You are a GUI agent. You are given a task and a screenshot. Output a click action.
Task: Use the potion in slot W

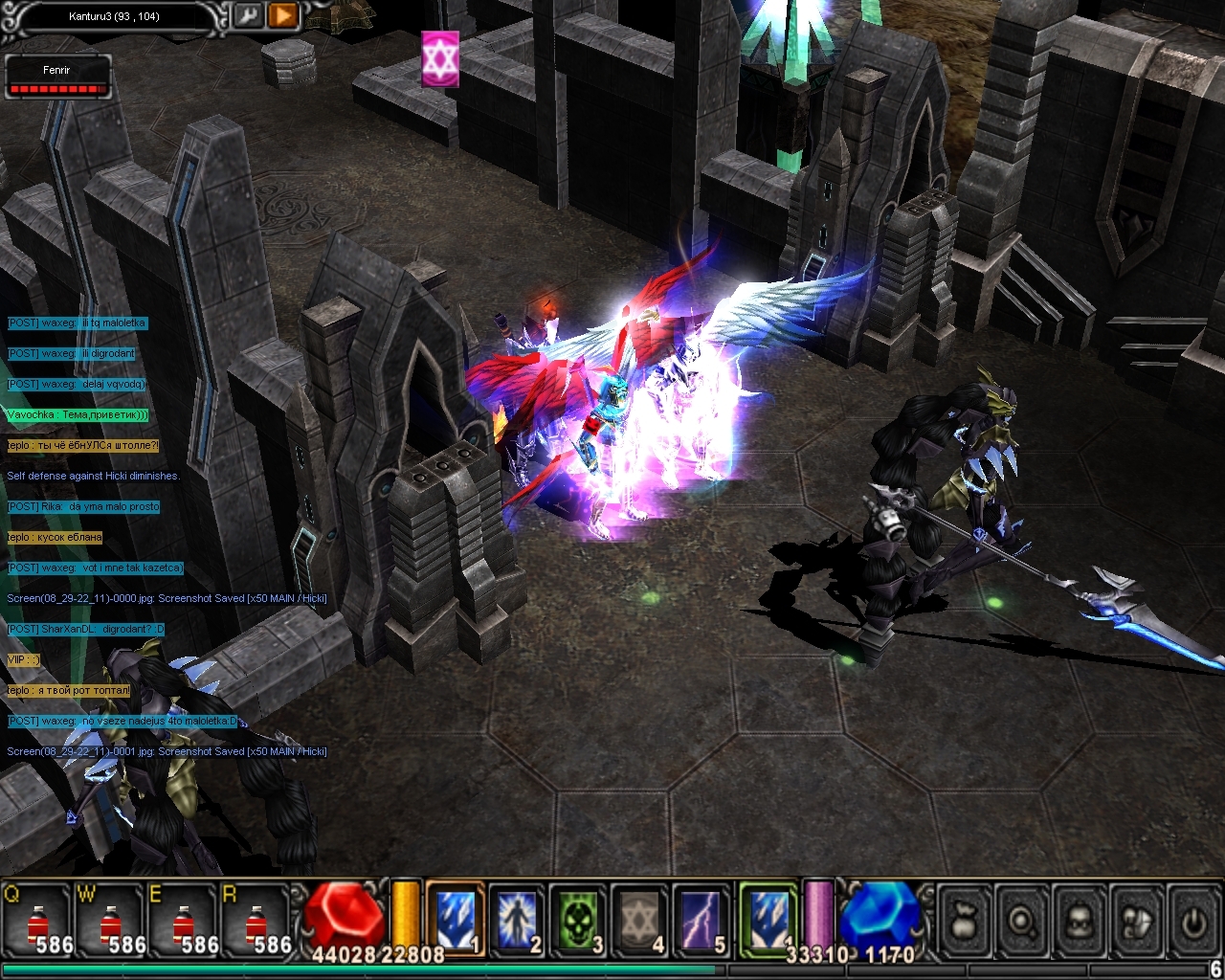coord(111,921)
